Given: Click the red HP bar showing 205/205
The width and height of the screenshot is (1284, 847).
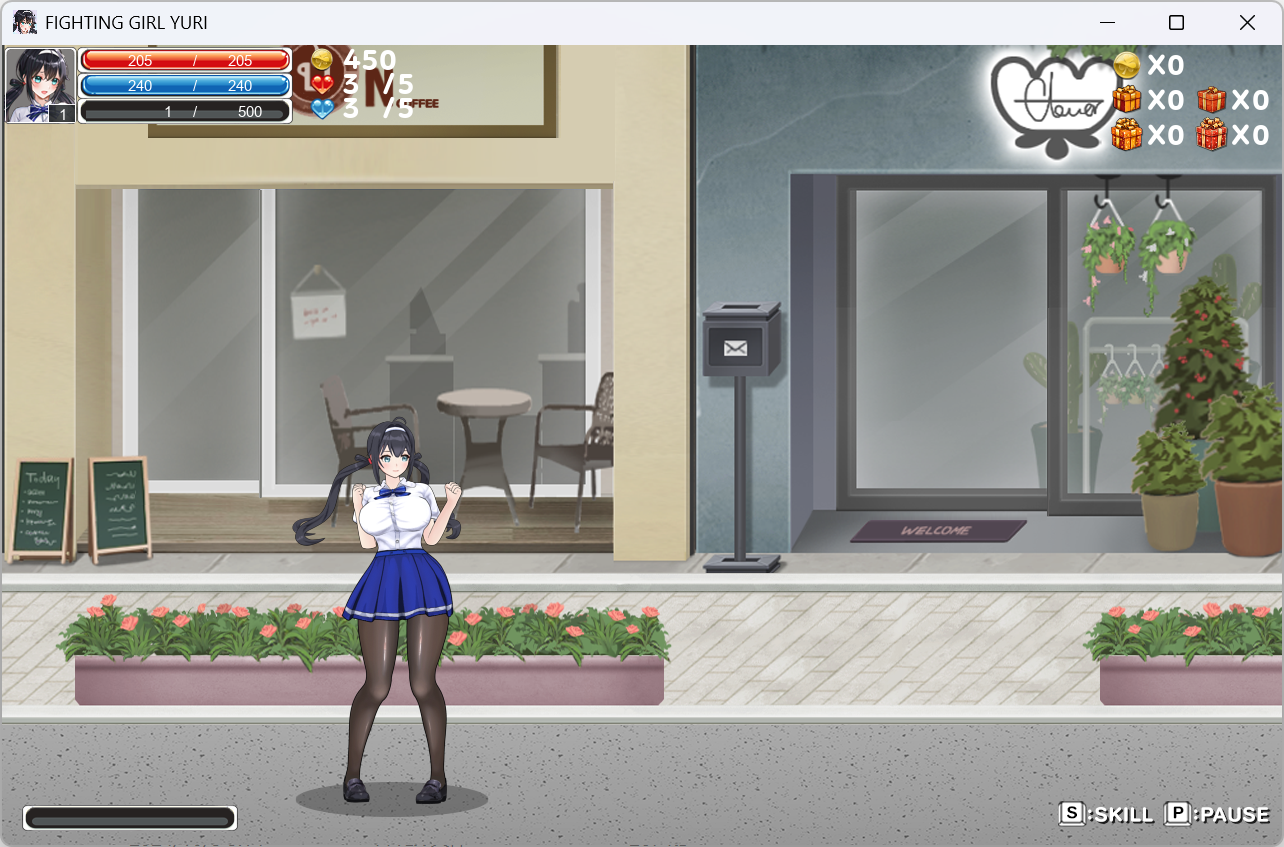Looking at the screenshot, I should [185, 61].
